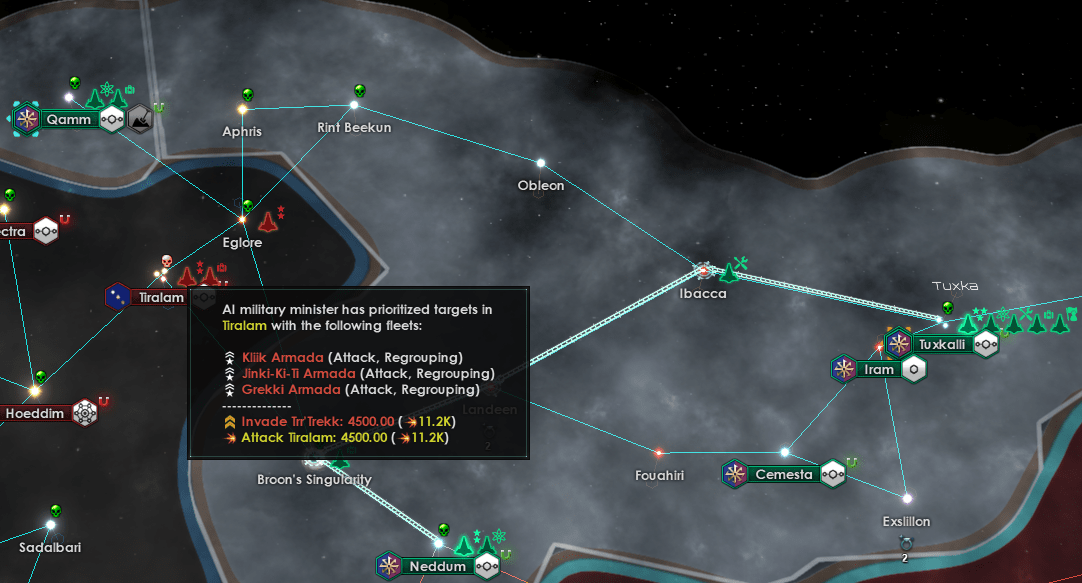Click the starbase icon beside Qamm nameplate
Image resolution: width=1082 pixels, height=583 pixels.
coord(141,119)
